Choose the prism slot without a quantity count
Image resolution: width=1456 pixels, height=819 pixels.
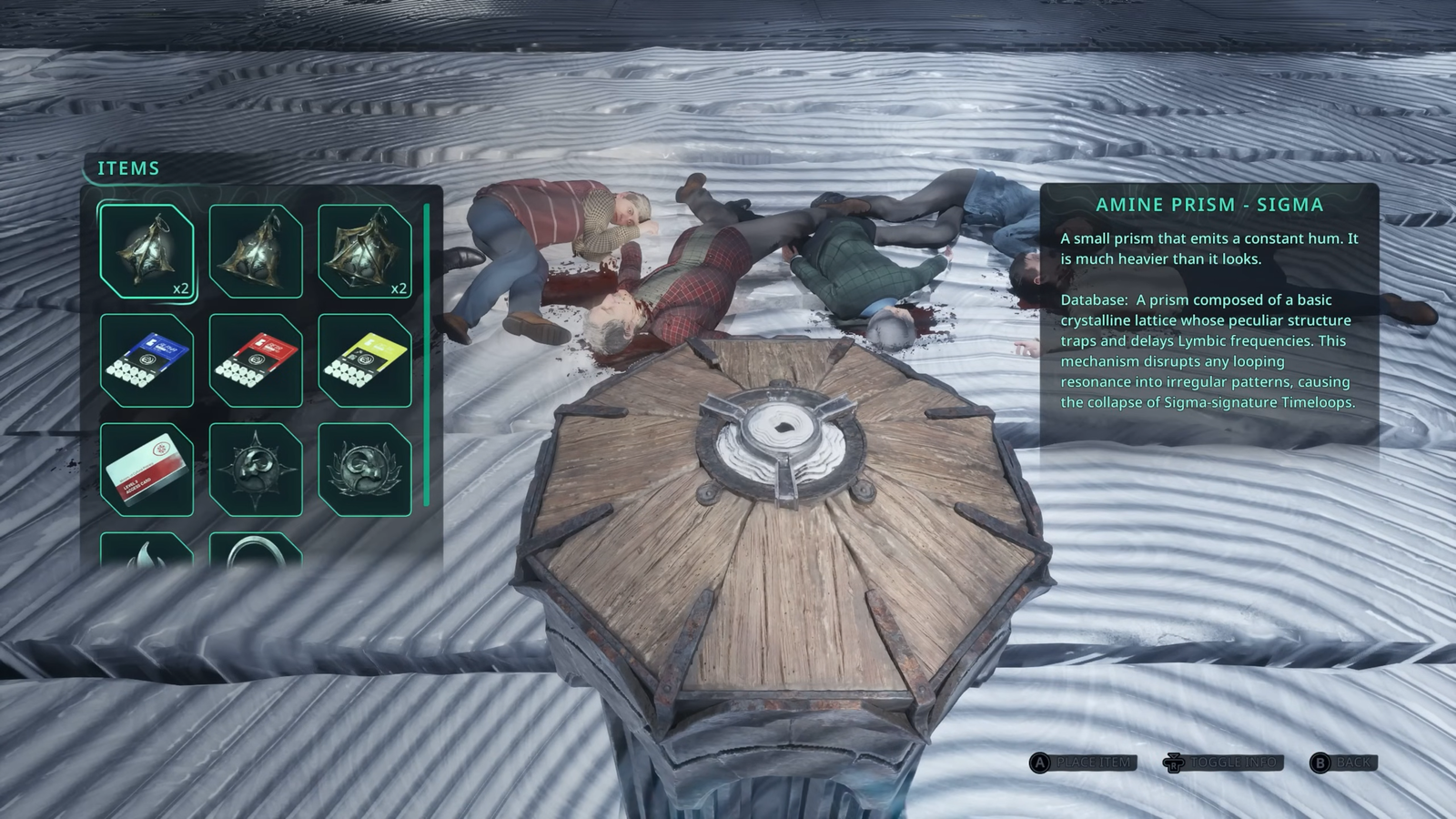click(x=256, y=251)
